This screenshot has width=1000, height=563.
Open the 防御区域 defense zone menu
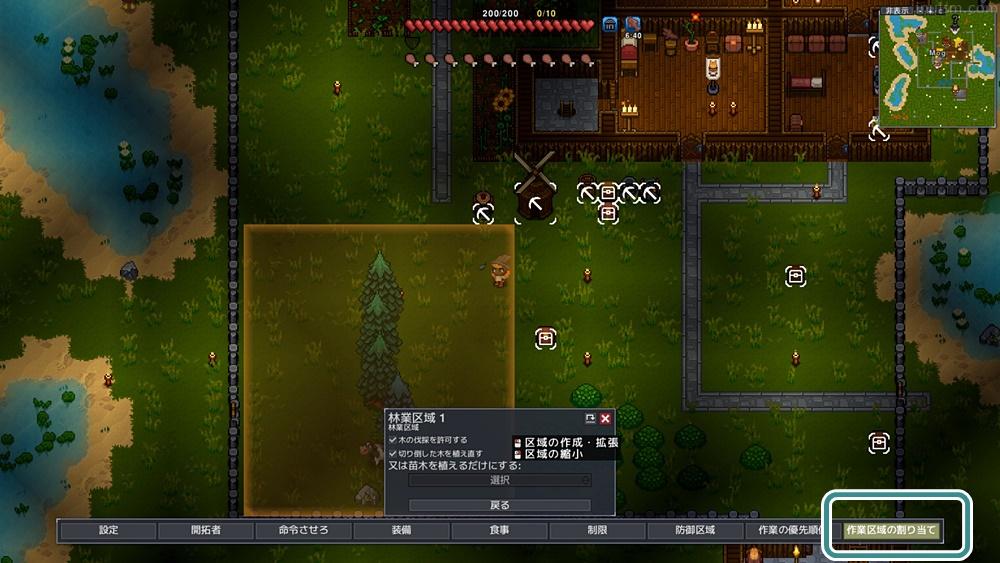(695, 530)
